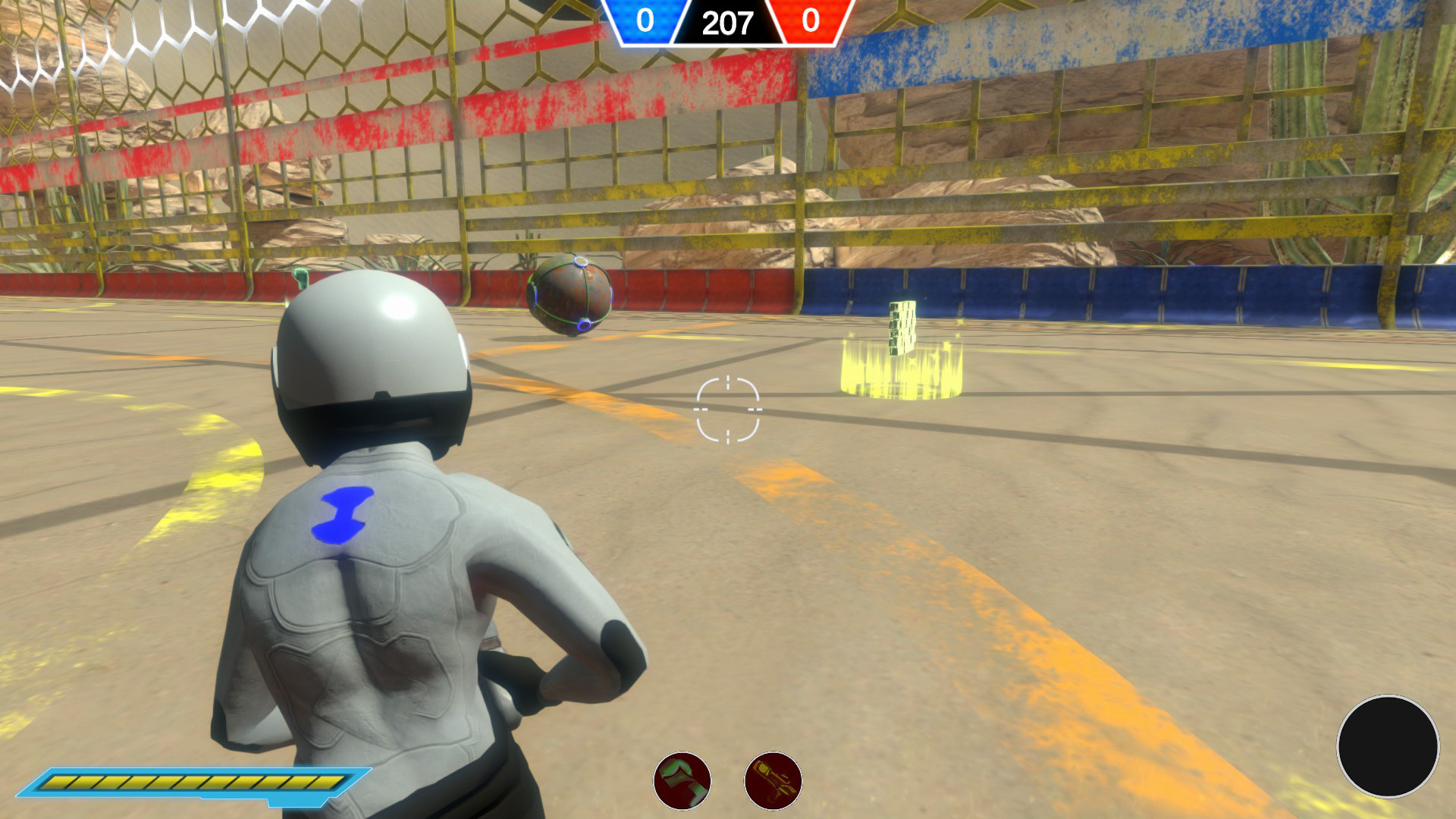Select the orange blaster gun weapon icon
1456x819 pixels.
pos(772,783)
